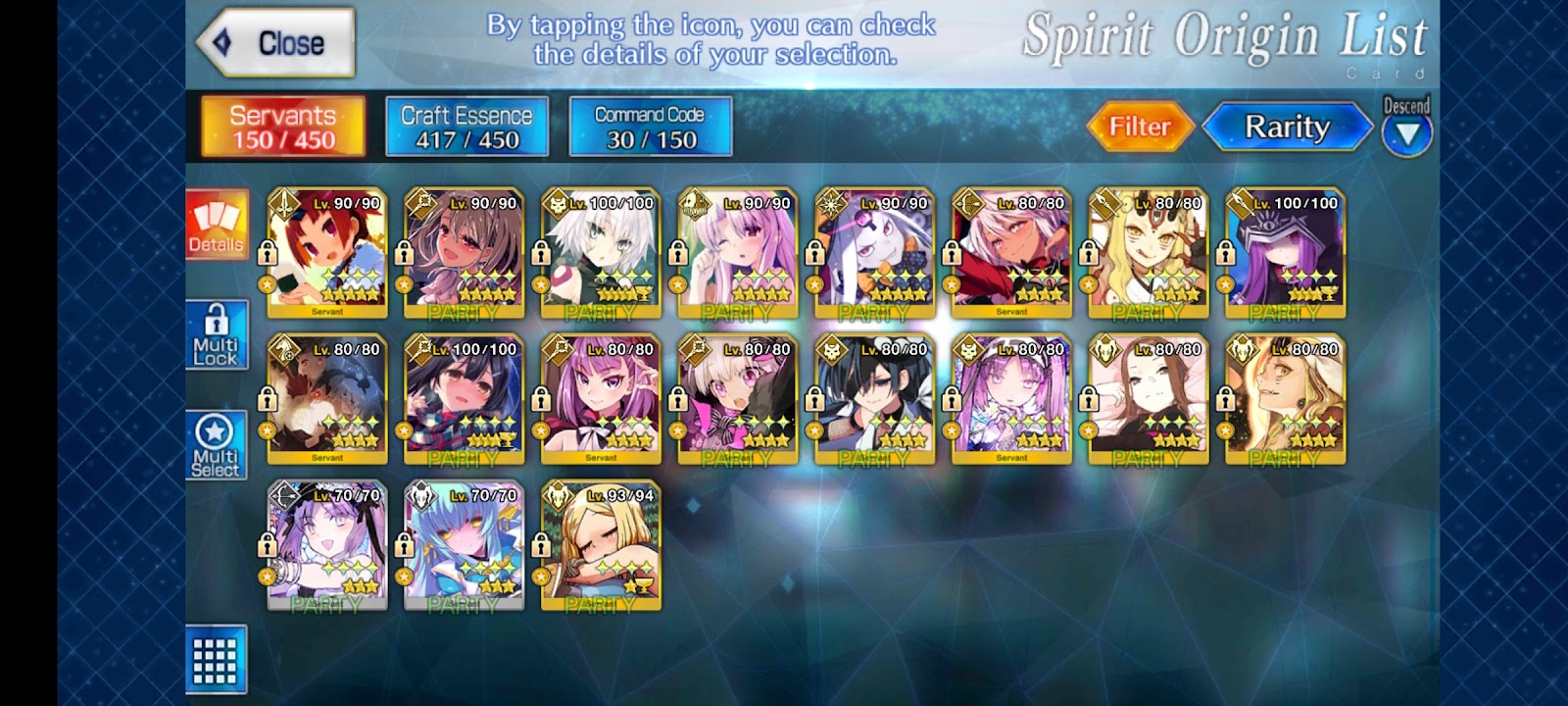The height and width of the screenshot is (706, 1568).
Task: Pick the dark-haired Lv. 100/100 servant card
Action: [x=464, y=399]
